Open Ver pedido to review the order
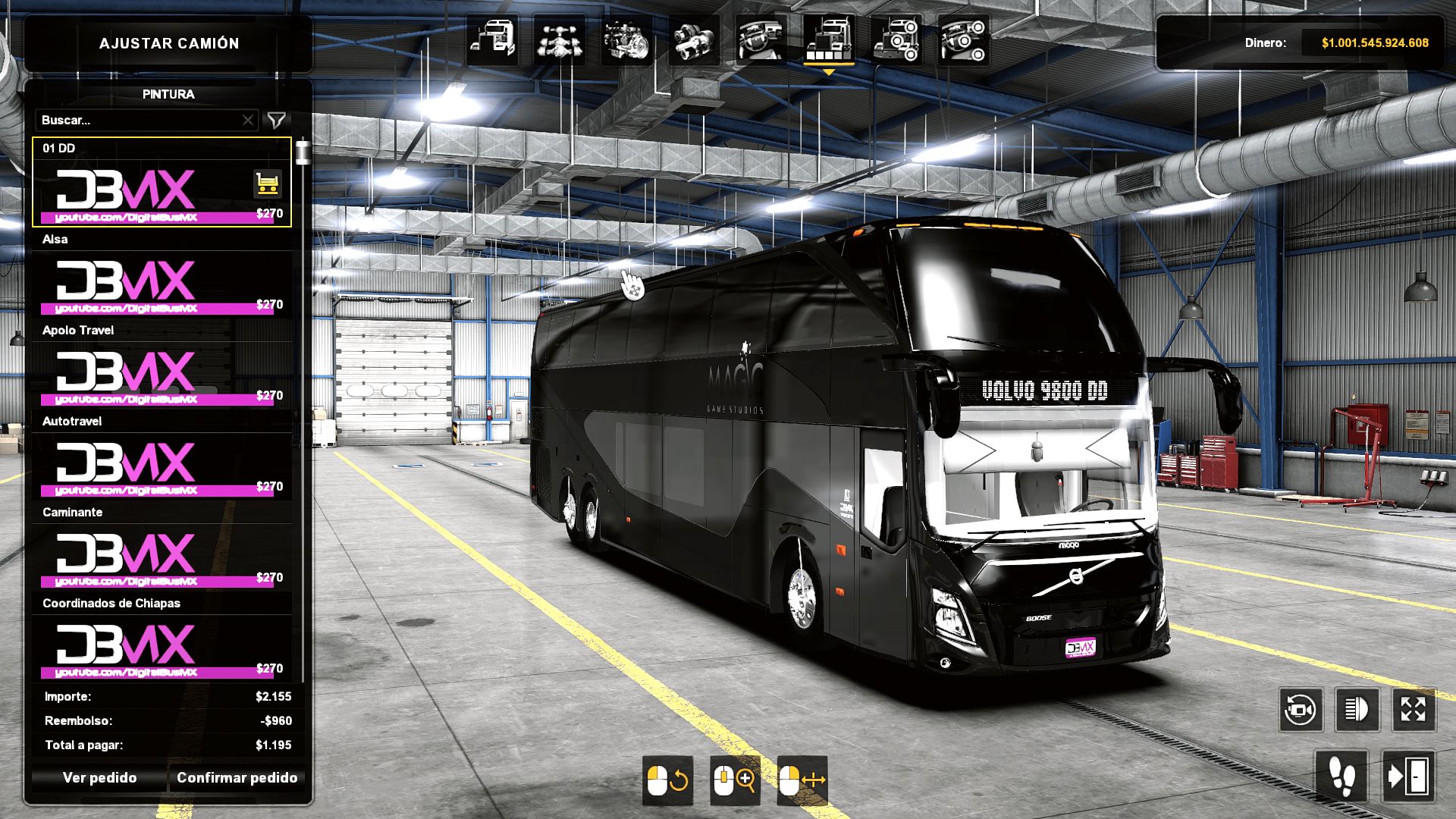 (99, 777)
